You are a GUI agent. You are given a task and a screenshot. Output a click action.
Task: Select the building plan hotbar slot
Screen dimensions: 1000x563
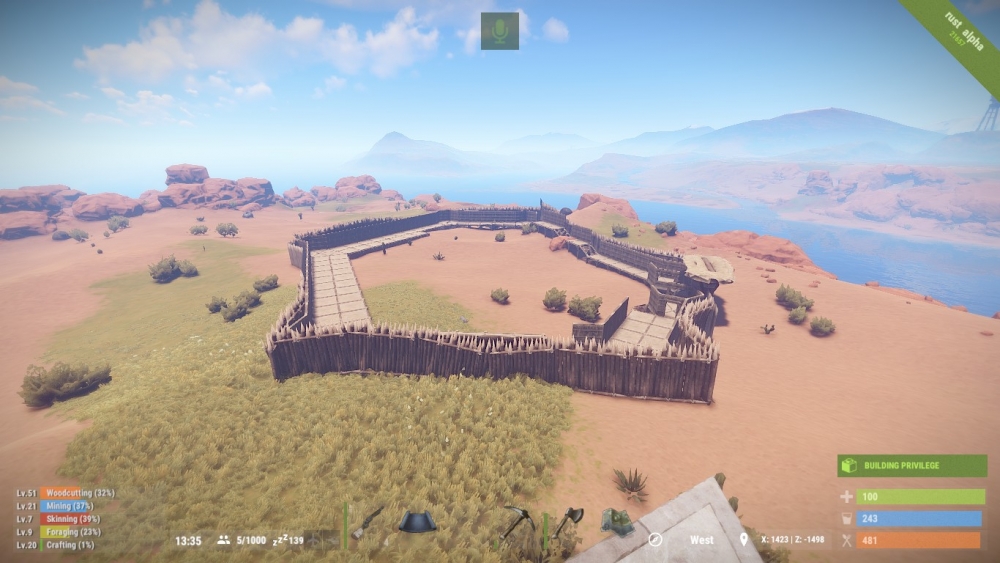[418, 522]
